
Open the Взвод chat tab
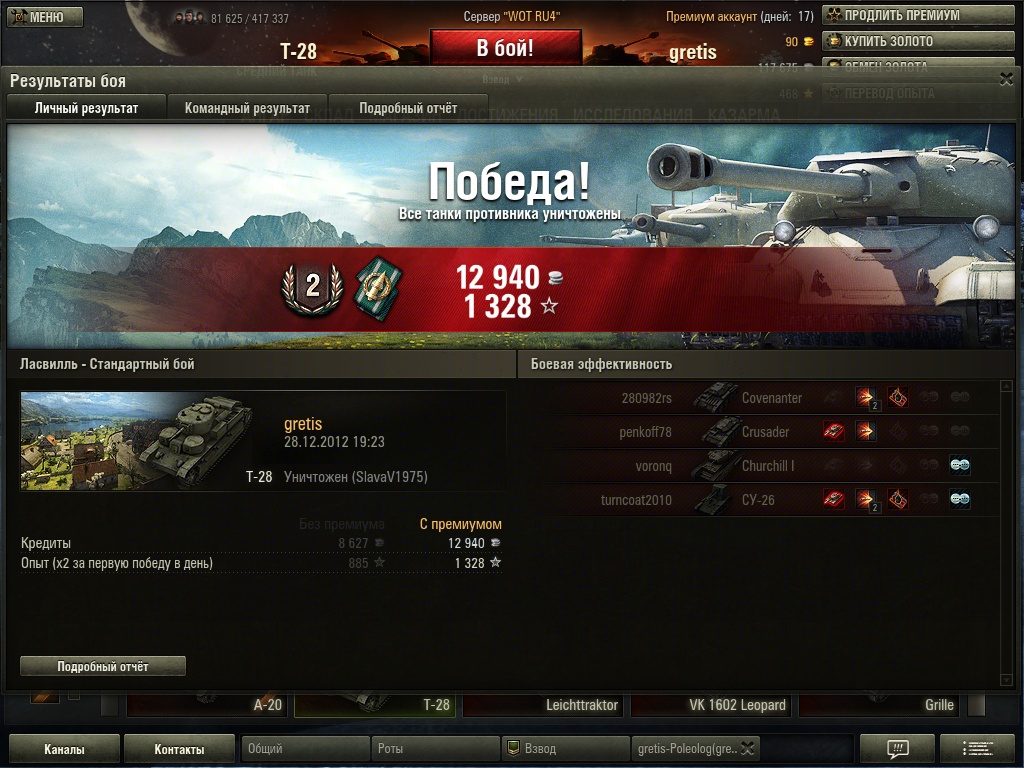(565, 749)
